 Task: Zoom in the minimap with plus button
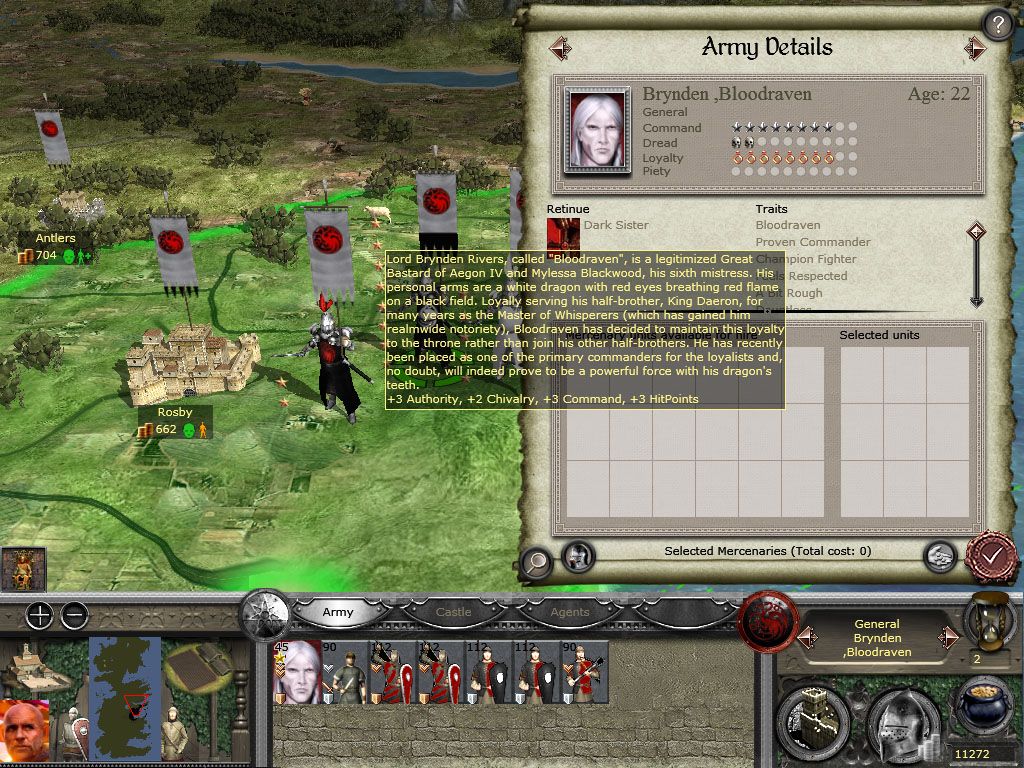[x=39, y=615]
